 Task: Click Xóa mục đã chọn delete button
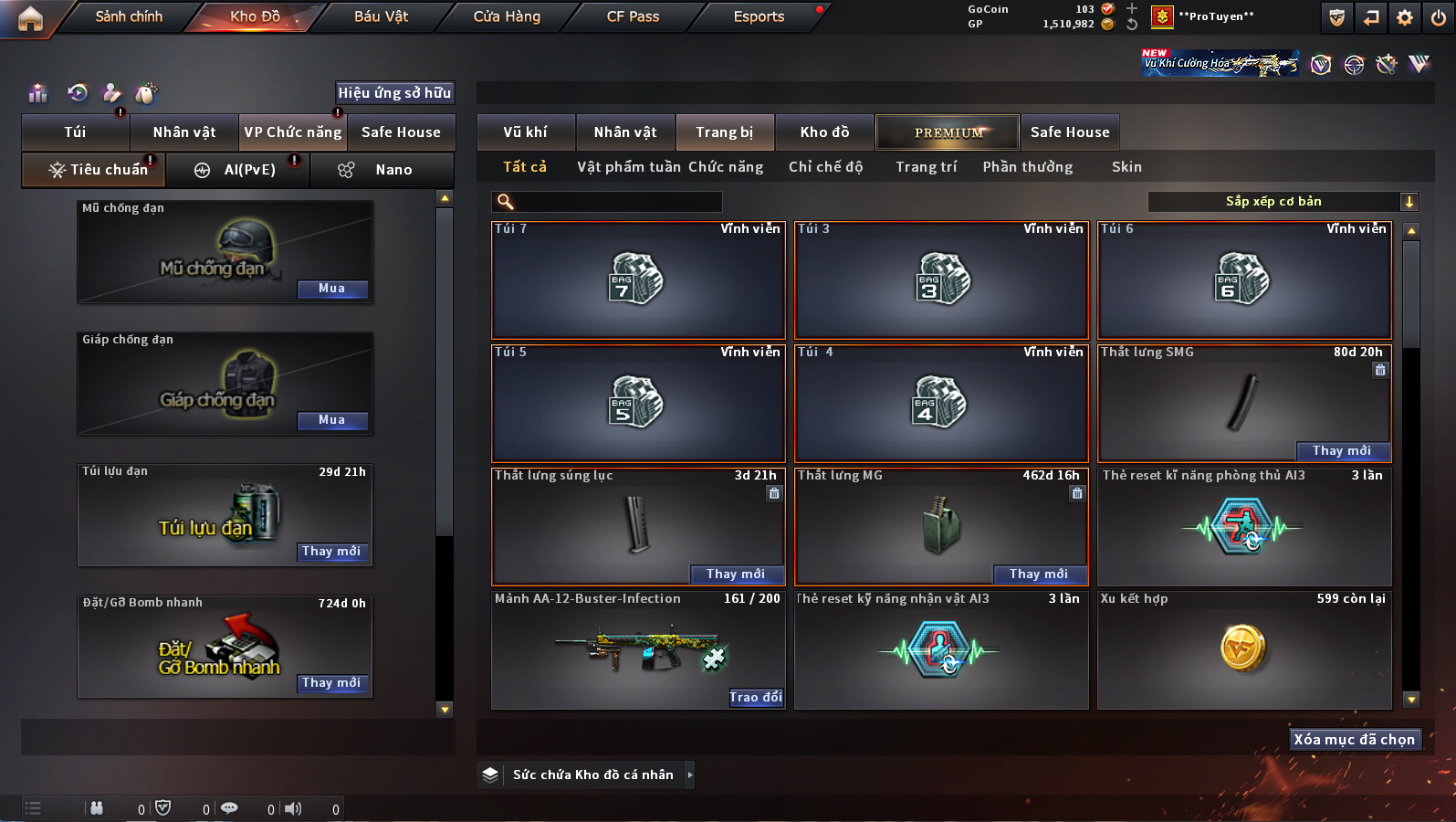[x=1354, y=740]
